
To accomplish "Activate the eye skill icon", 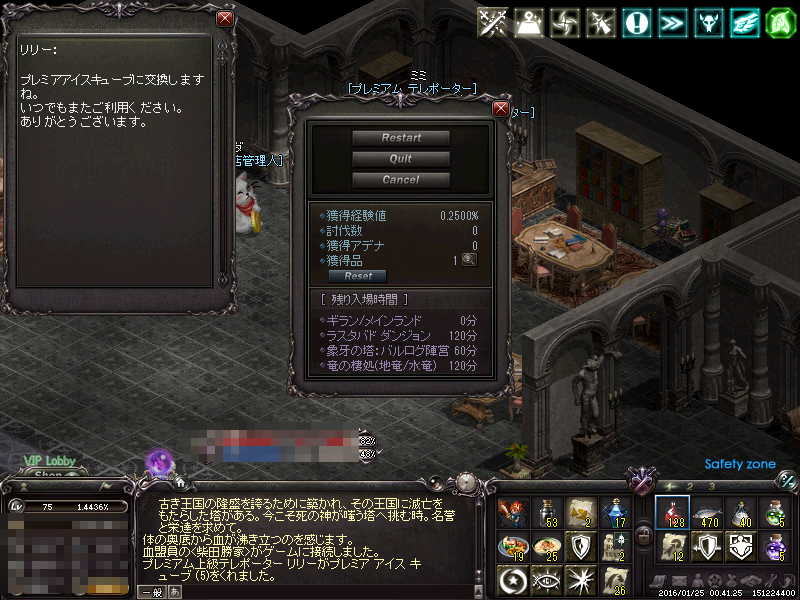I will point(547,579).
